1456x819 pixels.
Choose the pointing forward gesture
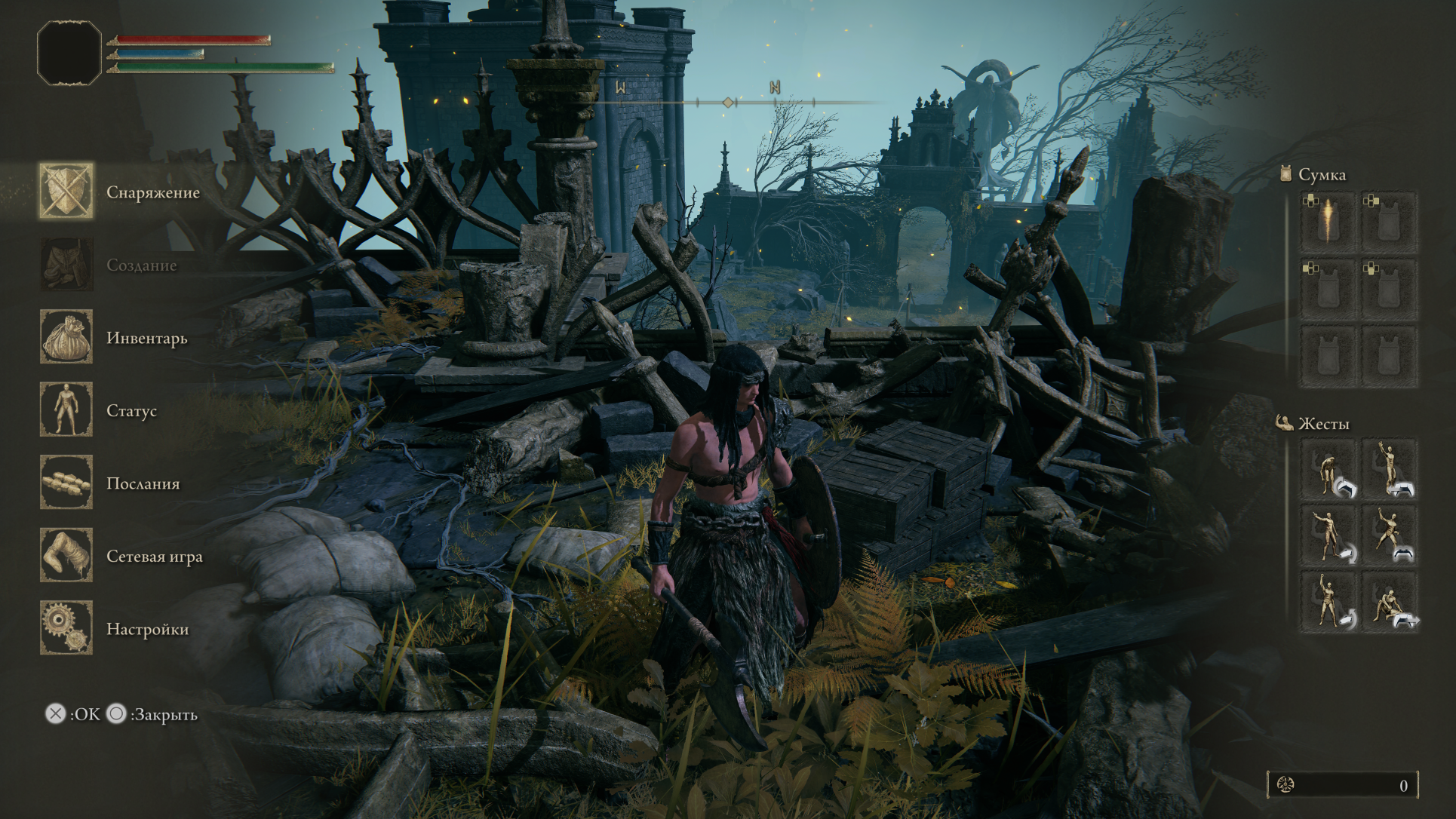coord(1329,536)
